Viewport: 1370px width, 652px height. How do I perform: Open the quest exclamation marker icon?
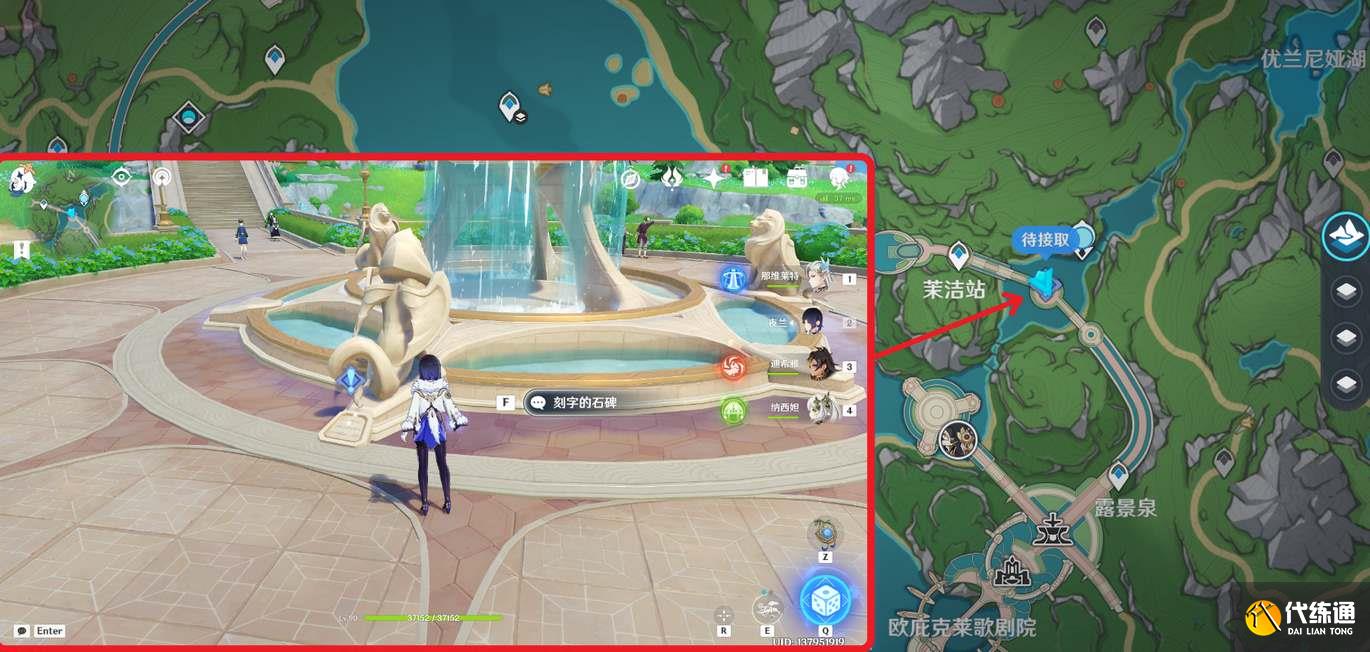tap(22, 250)
